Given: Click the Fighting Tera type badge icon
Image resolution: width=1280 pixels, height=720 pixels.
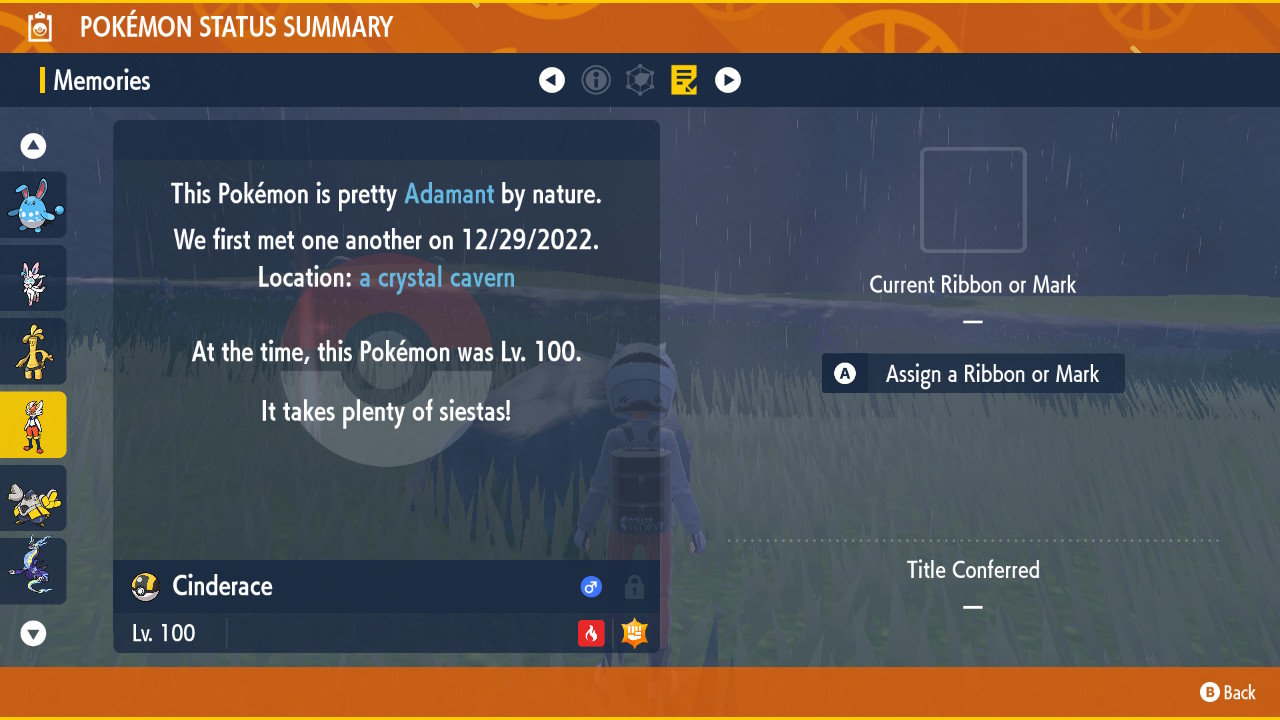Looking at the screenshot, I should tap(634, 633).
